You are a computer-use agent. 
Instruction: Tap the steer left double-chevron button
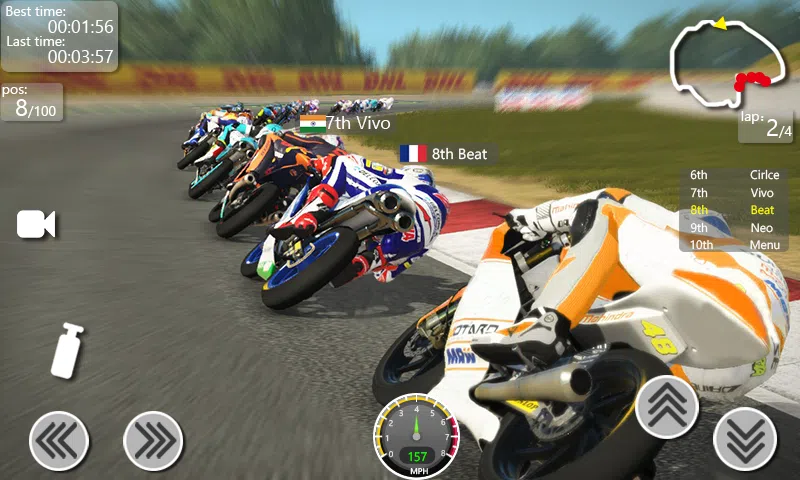pos(59,440)
